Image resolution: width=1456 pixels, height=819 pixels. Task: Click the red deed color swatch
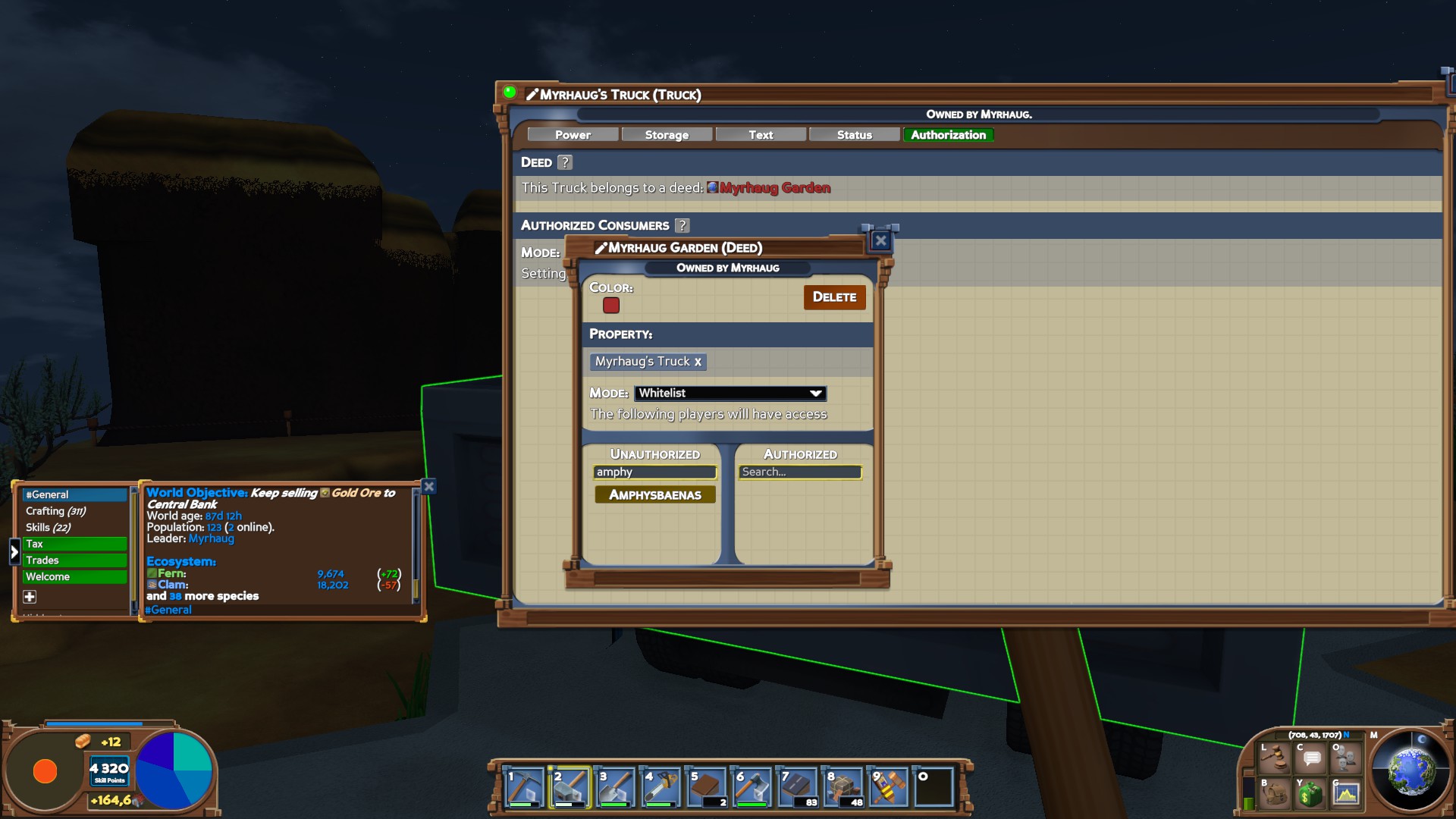point(611,305)
